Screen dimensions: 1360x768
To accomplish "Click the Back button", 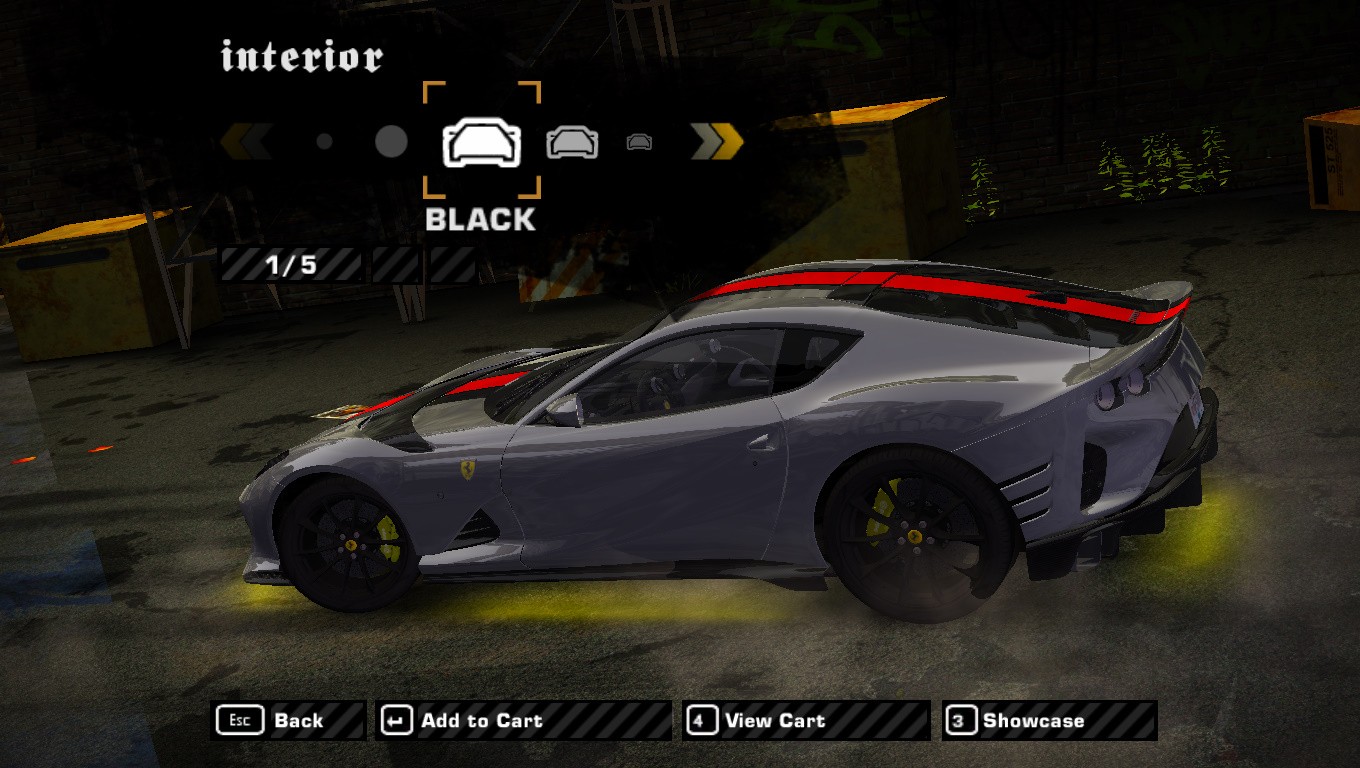I will pyautogui.click(x=289, y=720).
